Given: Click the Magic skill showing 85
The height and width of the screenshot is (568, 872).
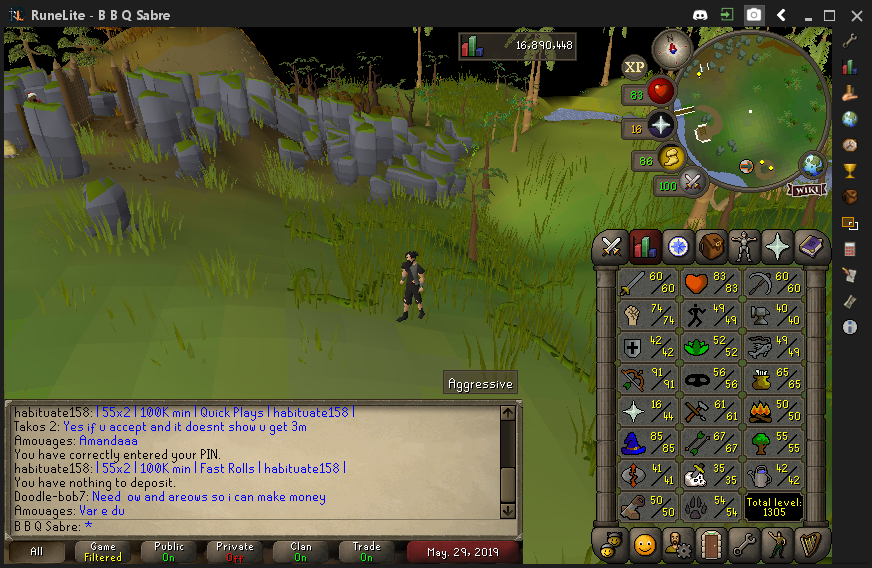Looking at the screenshot, I should (x=646, y=443).
